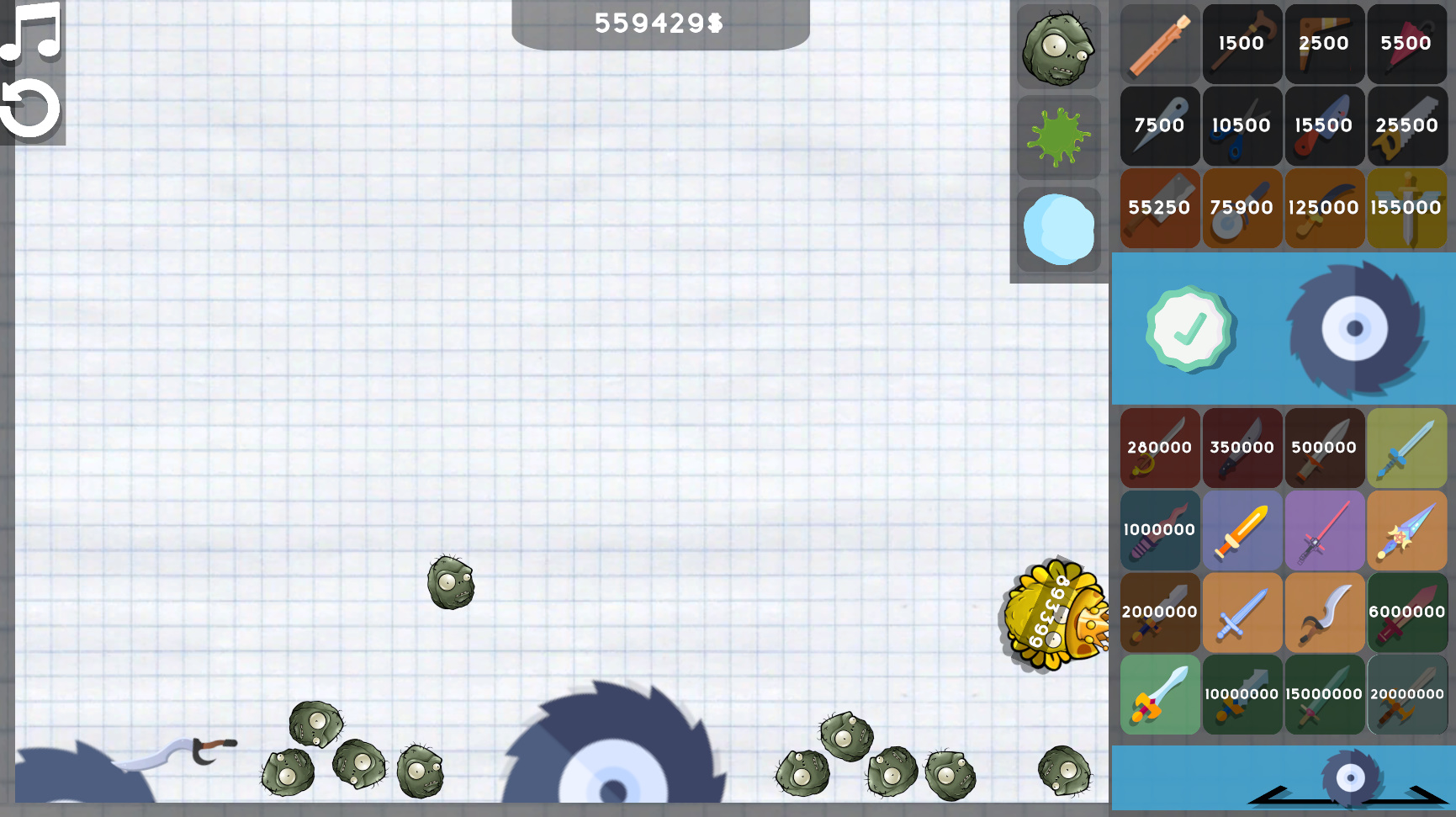
Task: Purchase the 20000000 sword
Action: click(x=1407, y=695)
